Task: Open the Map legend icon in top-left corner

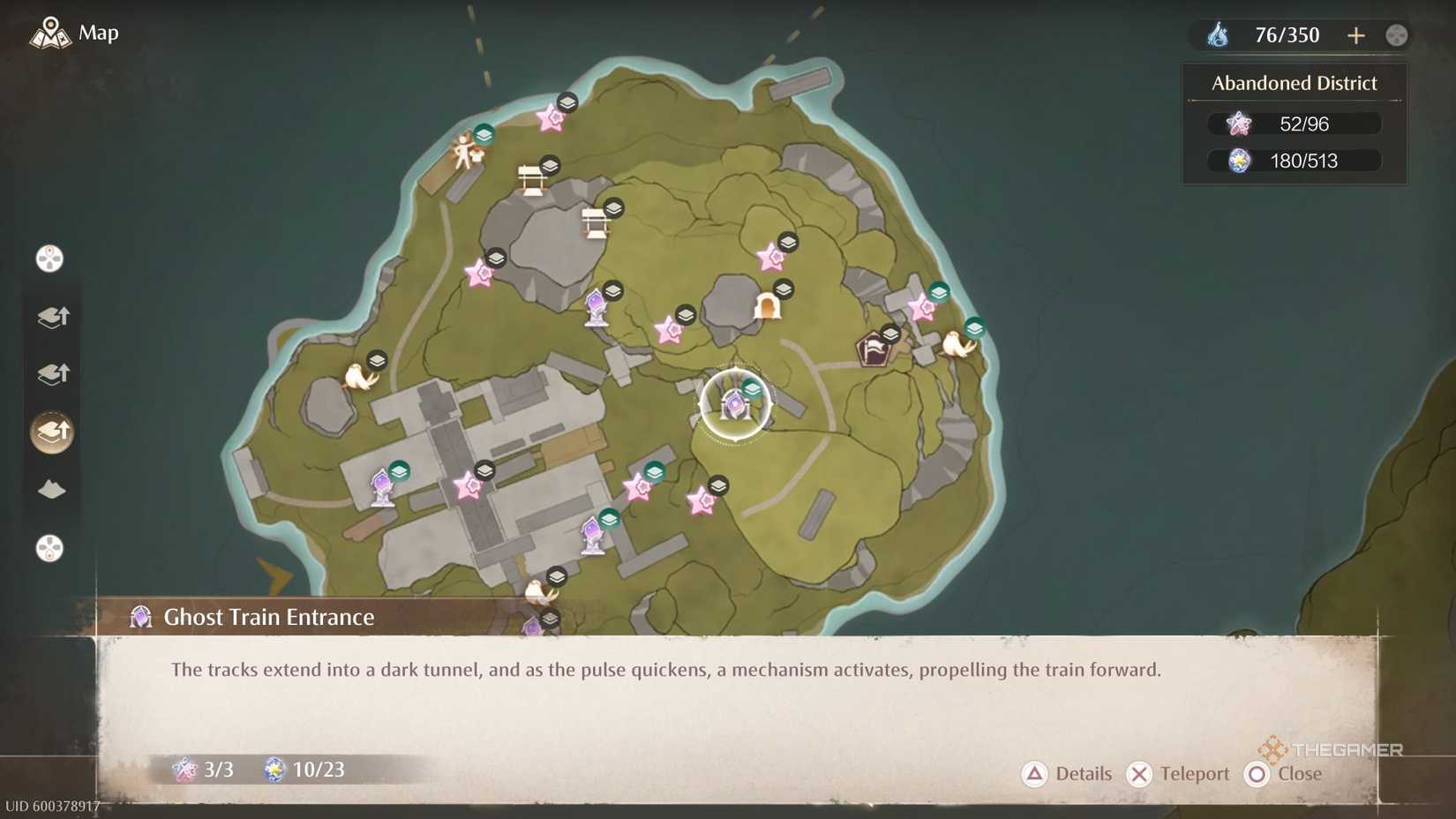Action: tap(50, 33)
